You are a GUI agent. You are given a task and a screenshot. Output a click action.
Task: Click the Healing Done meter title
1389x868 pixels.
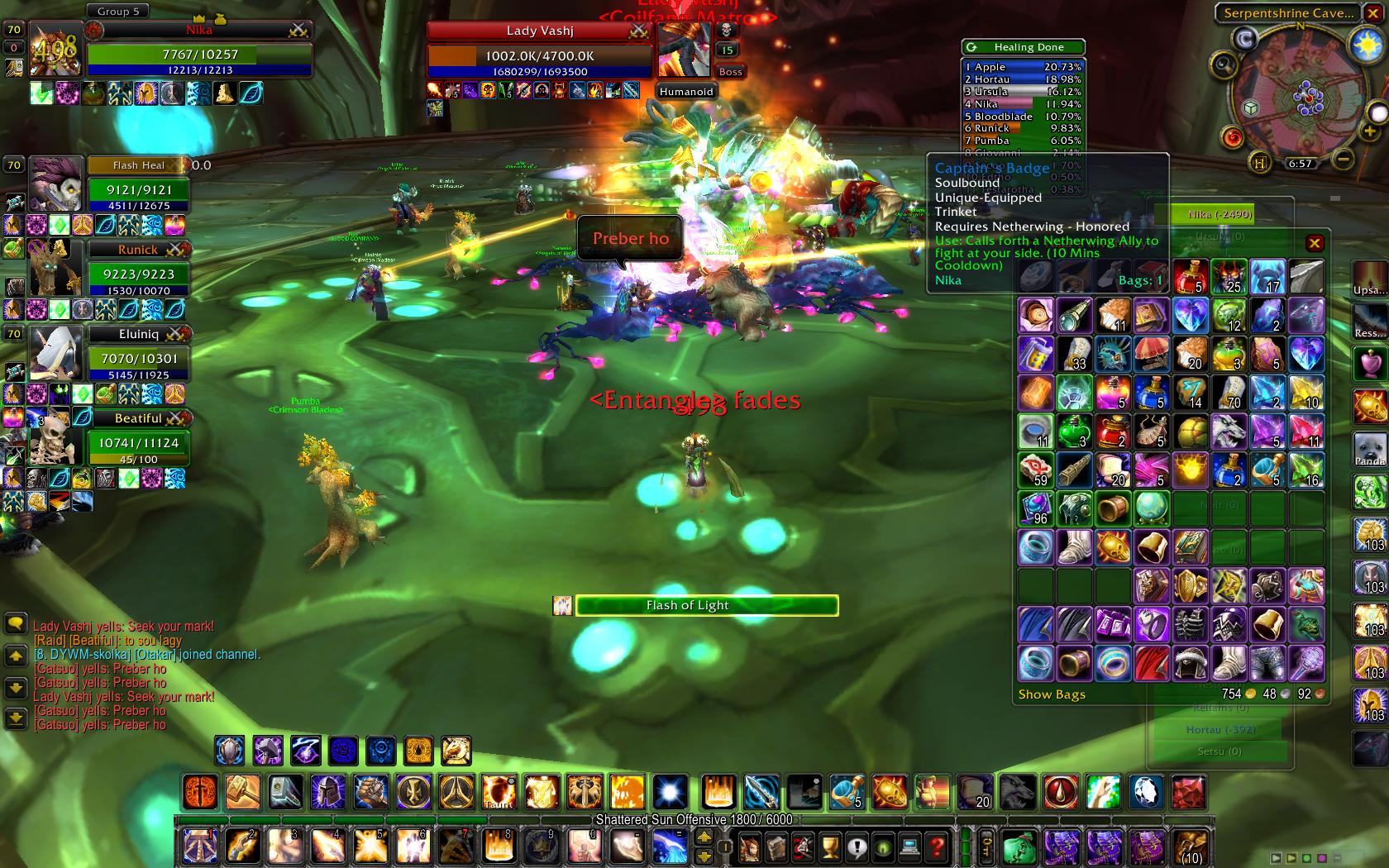click(x=1029, y=47)
